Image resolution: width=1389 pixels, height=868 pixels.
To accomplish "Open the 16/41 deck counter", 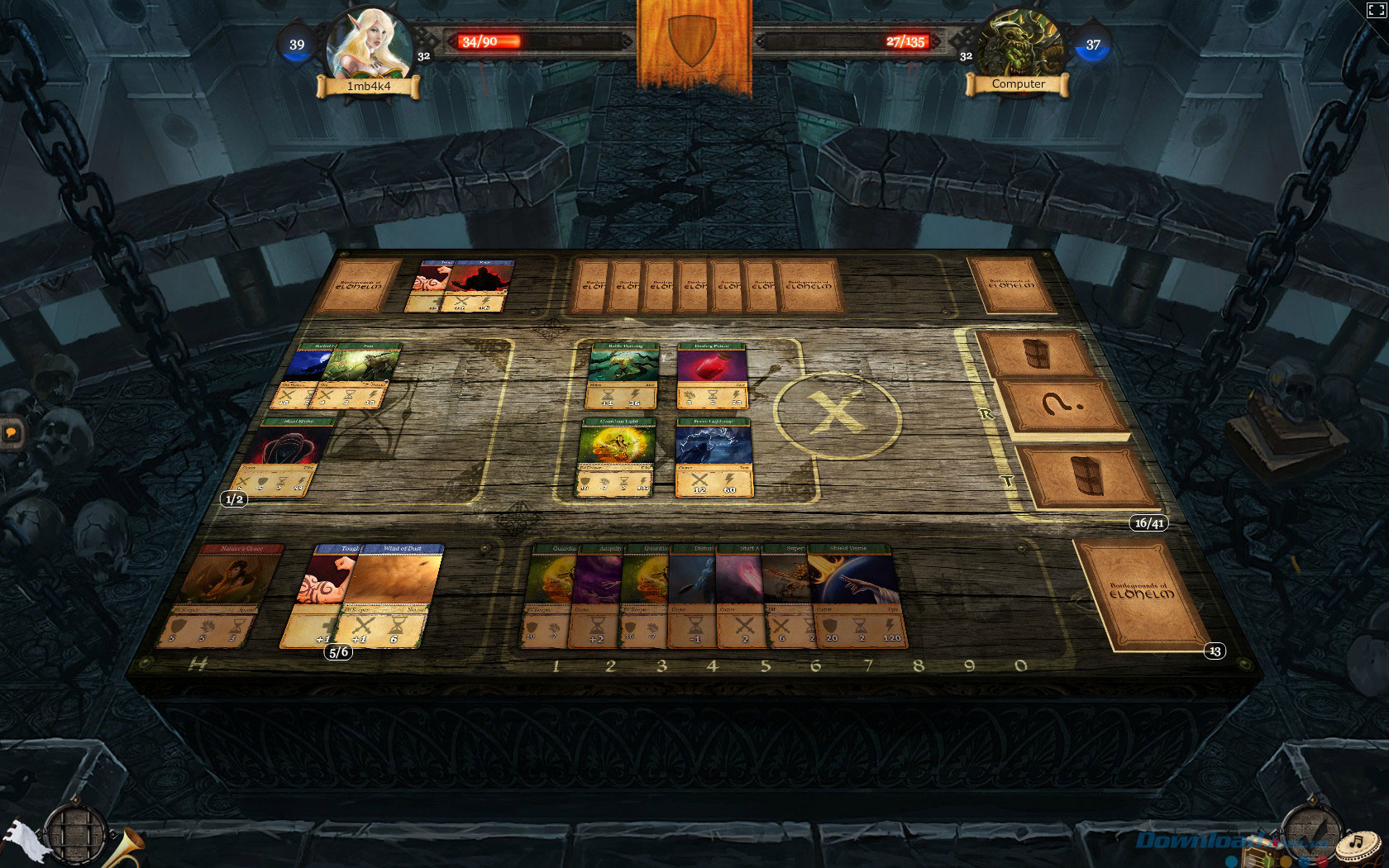I will [1148, 522].
